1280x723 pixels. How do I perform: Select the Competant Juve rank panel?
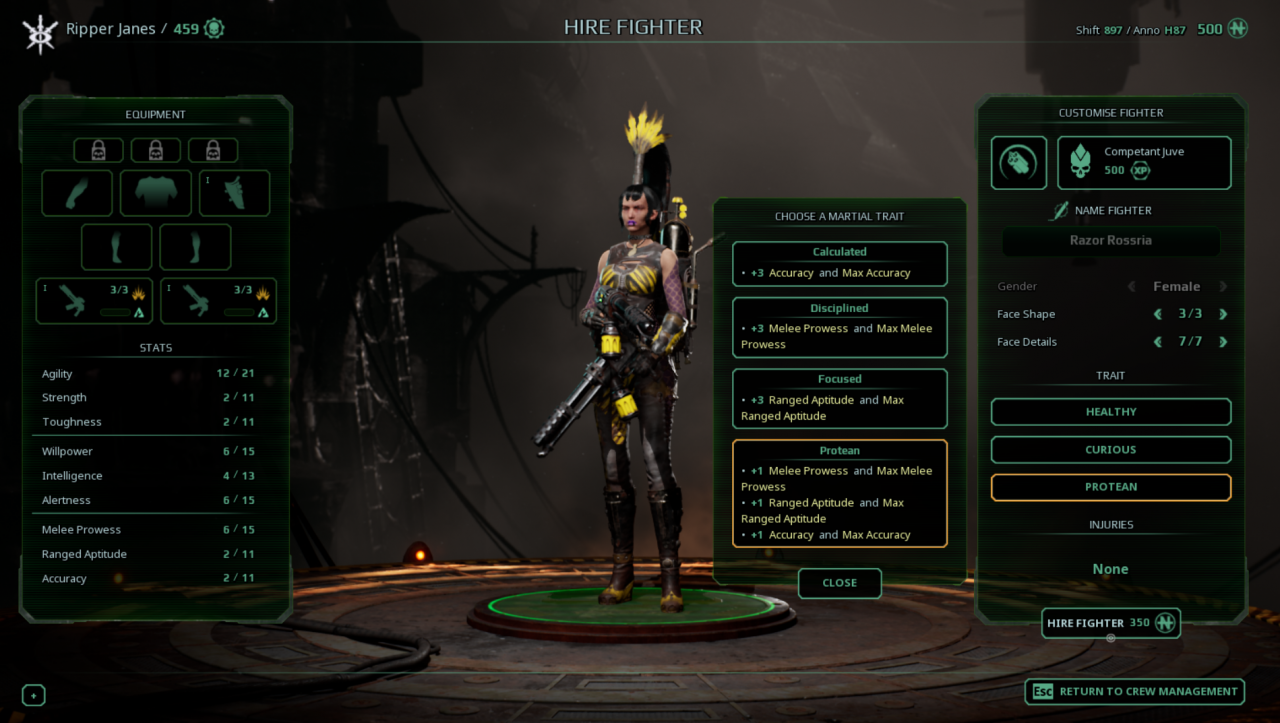(x=1144, y=162)
